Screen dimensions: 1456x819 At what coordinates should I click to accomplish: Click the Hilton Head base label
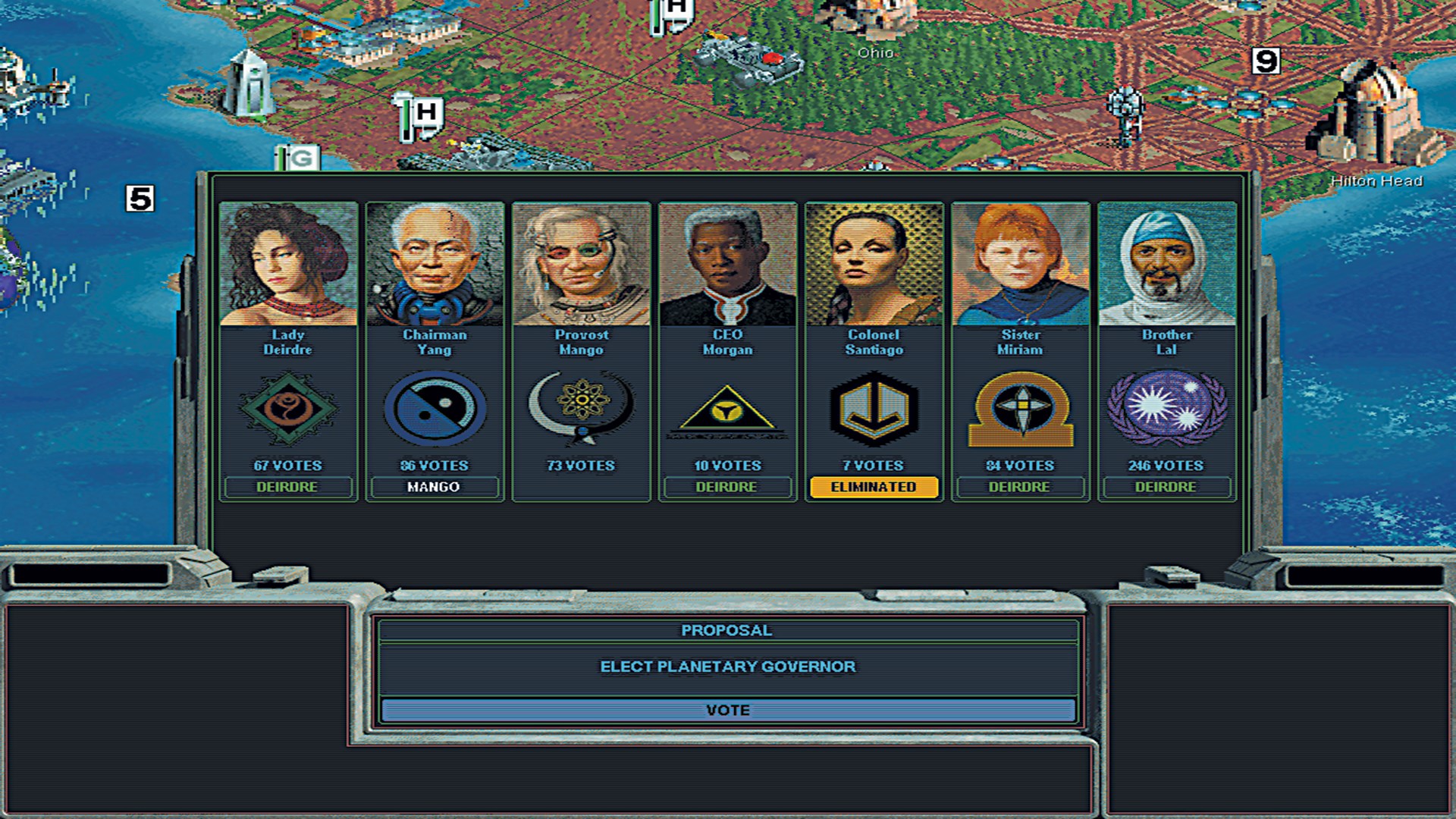(x=1377, y=181)
